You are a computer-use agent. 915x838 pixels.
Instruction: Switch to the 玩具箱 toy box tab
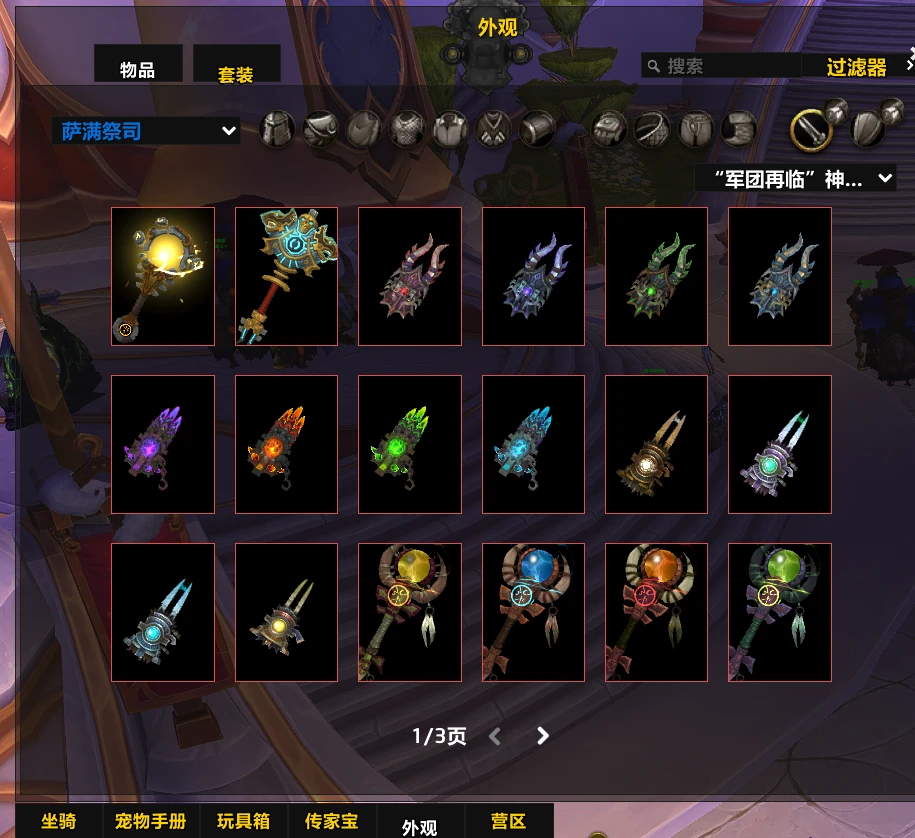(244, 821)
